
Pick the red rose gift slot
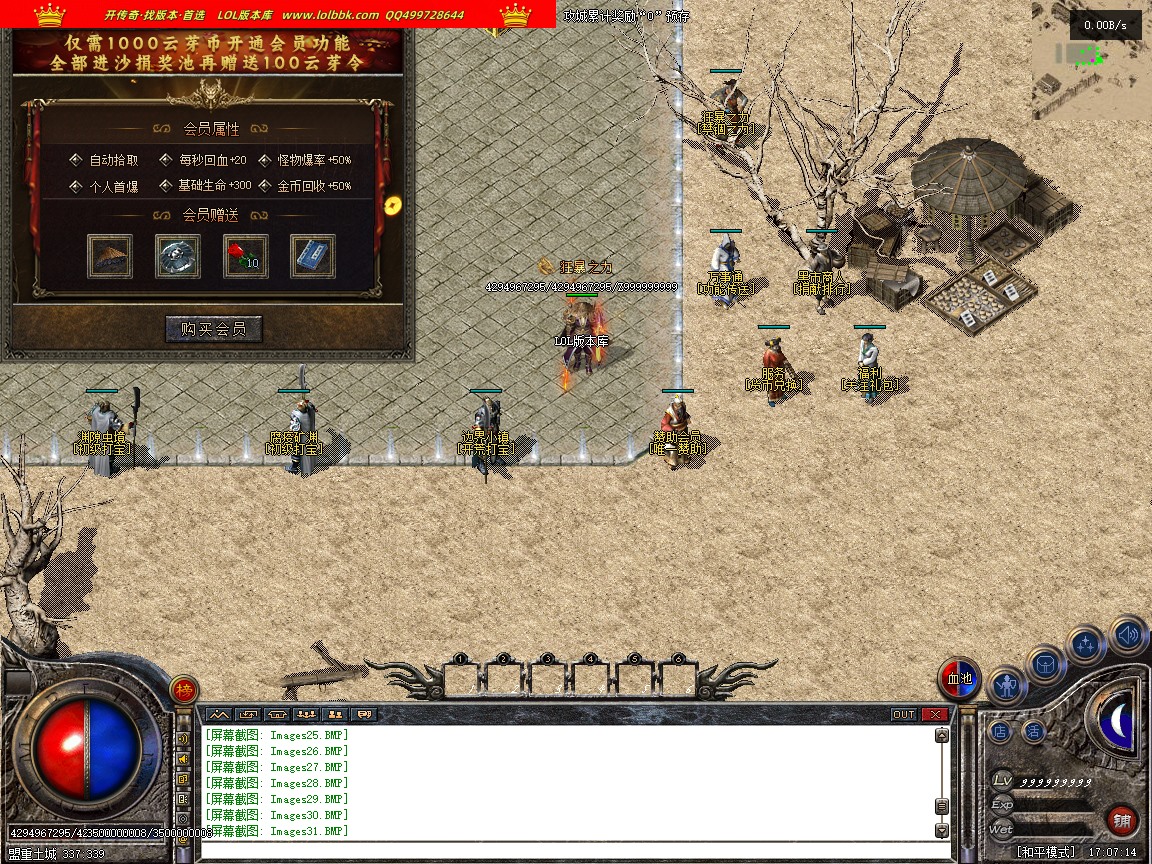(245, 257)
